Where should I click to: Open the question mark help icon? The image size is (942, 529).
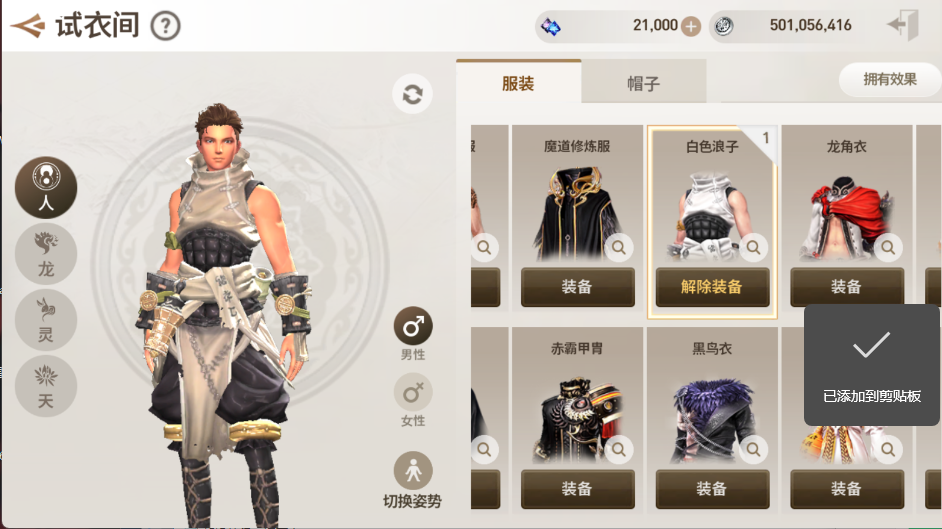165,26
